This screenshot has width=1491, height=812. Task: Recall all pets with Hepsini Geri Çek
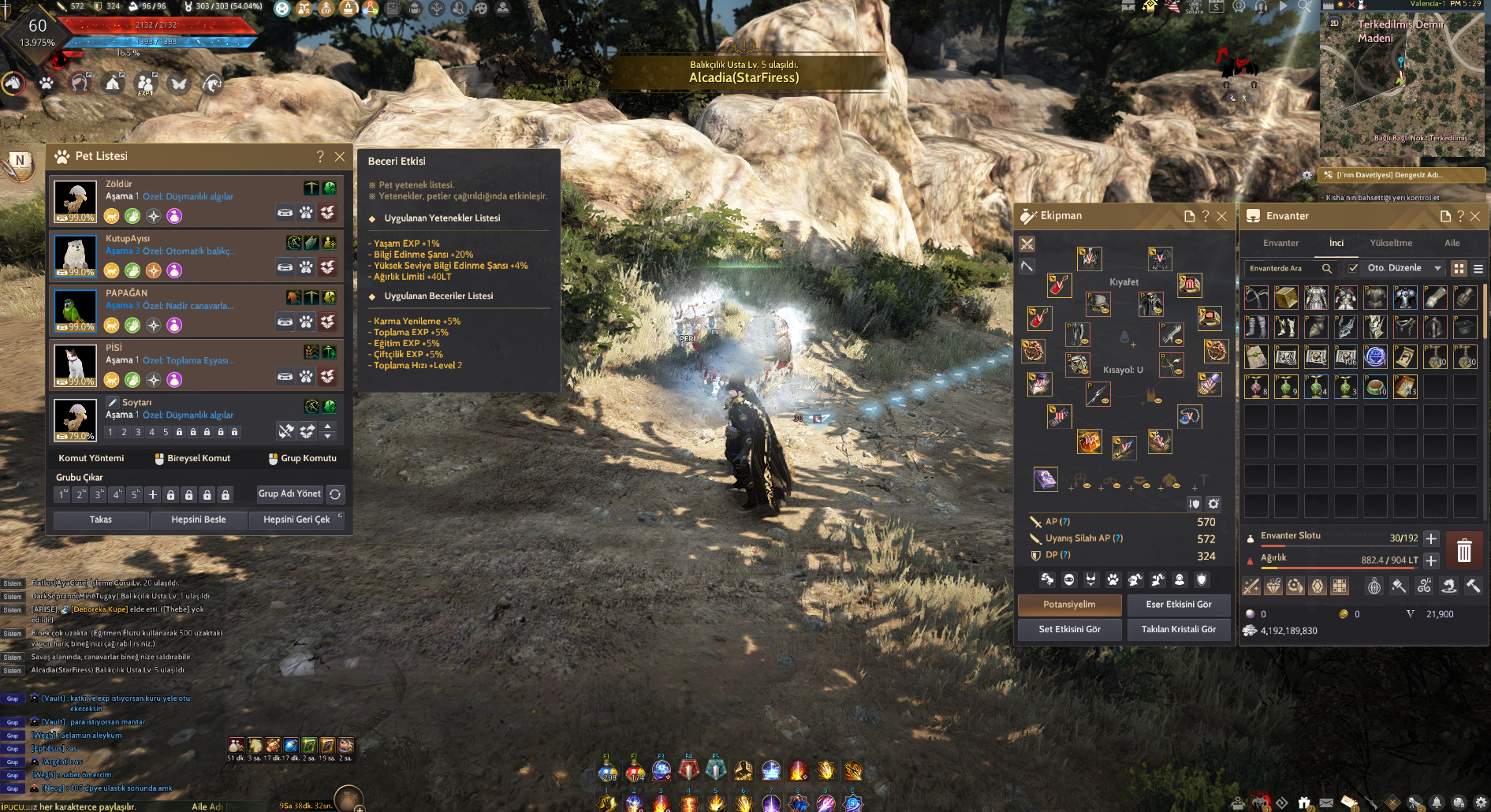pos(296,520)
